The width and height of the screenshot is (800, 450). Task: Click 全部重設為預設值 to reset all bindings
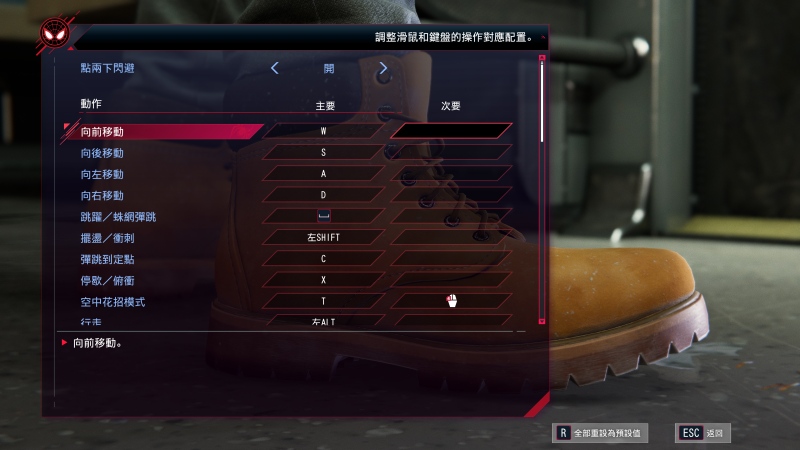coord(603,433)
